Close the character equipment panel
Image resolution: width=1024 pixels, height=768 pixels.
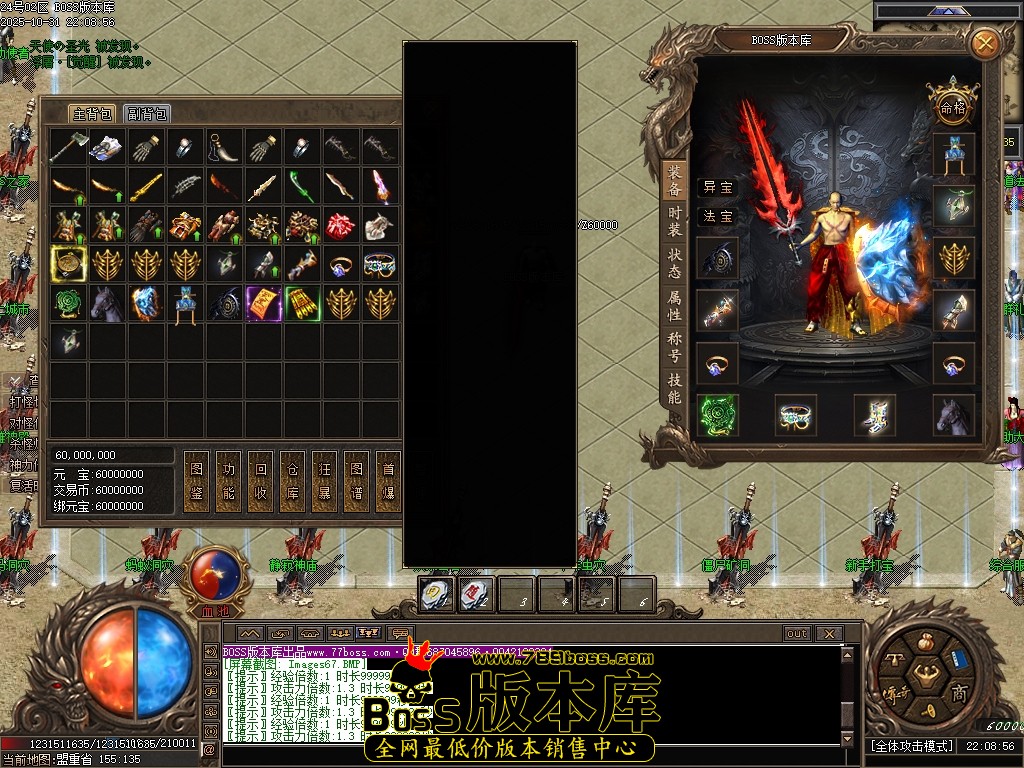pyautogui.click(x=985, y=44)
